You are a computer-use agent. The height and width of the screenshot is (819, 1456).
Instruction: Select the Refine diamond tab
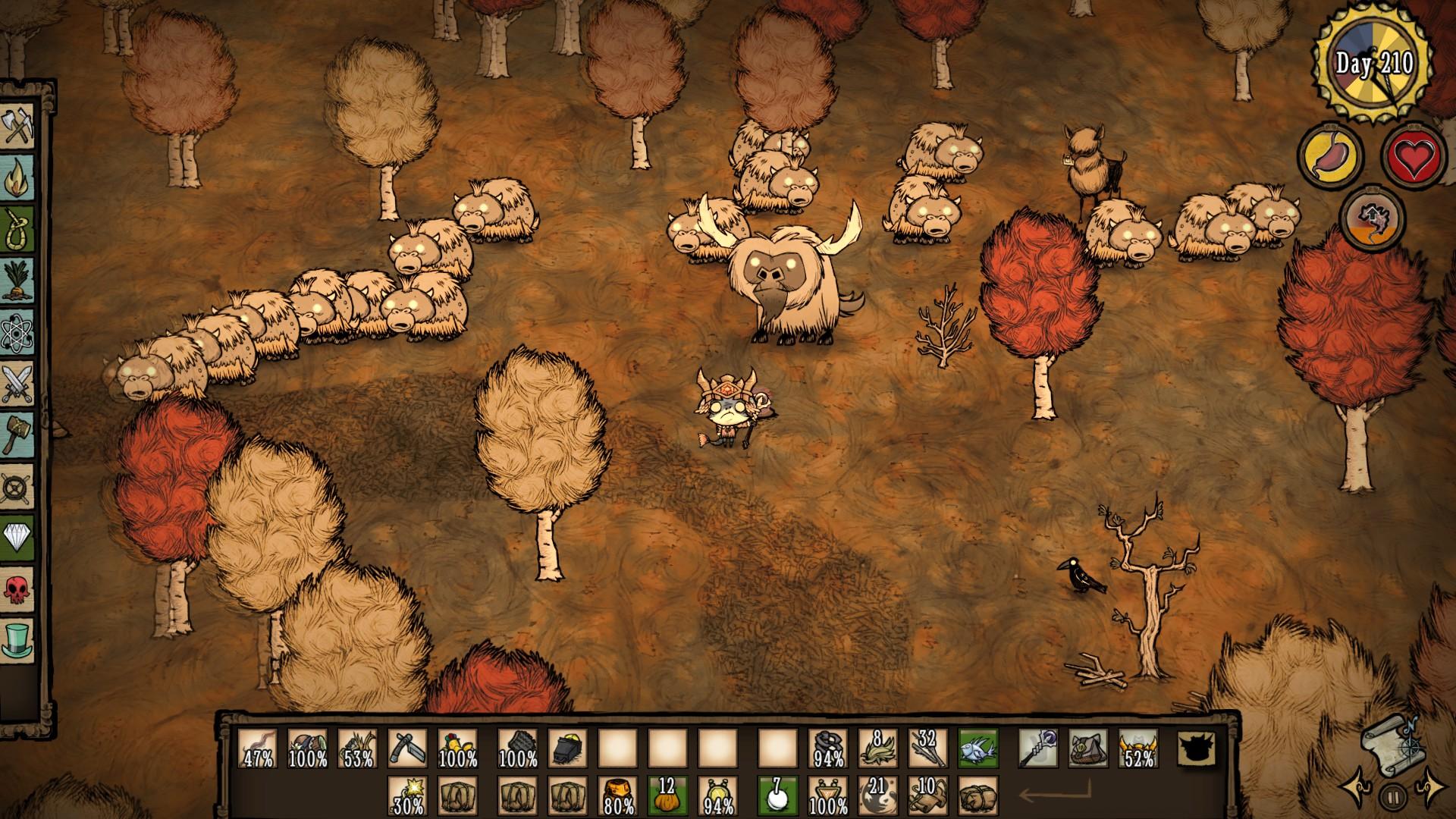18,538
